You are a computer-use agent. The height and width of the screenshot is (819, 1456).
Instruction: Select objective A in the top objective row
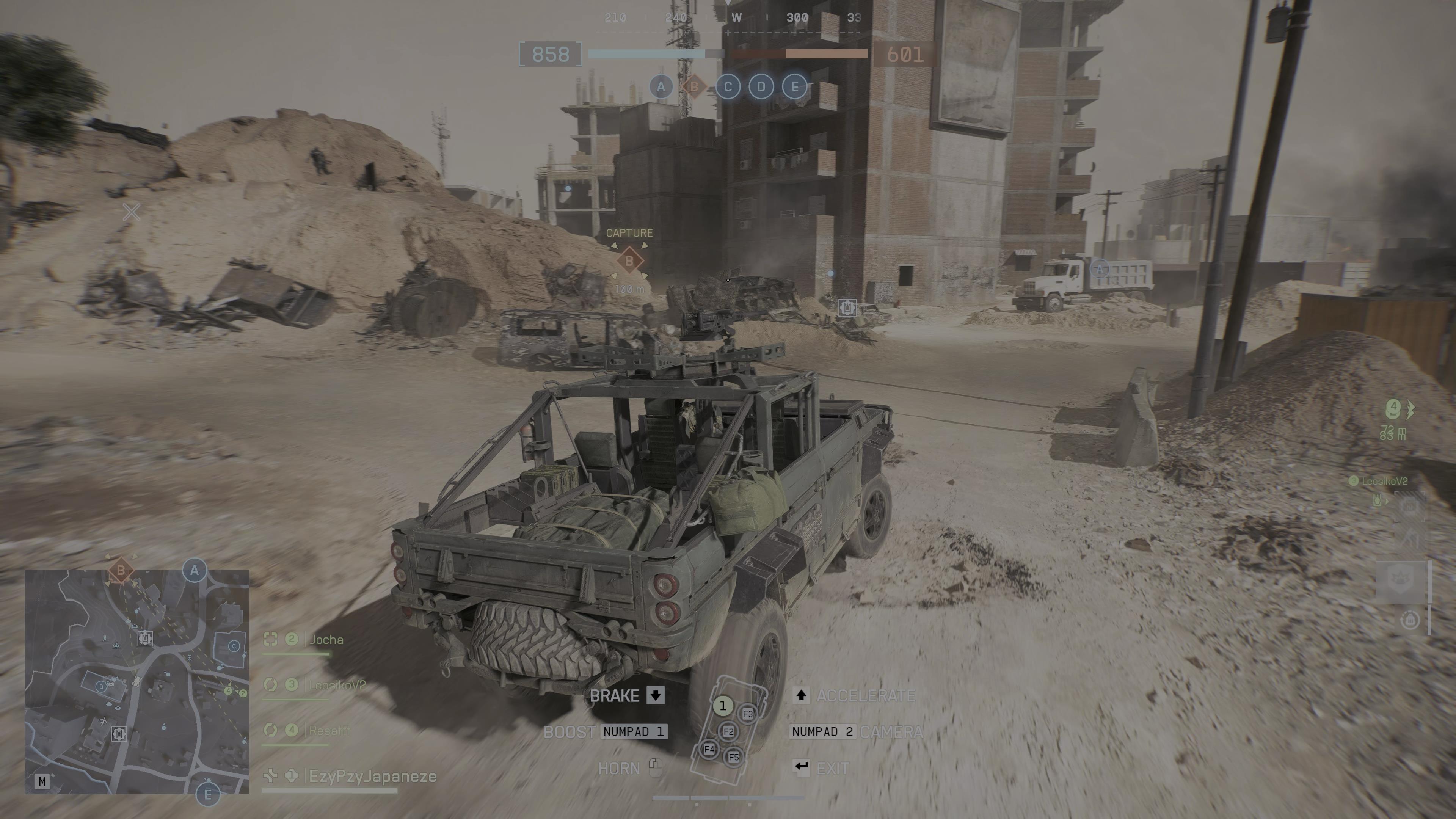(661, 87)
